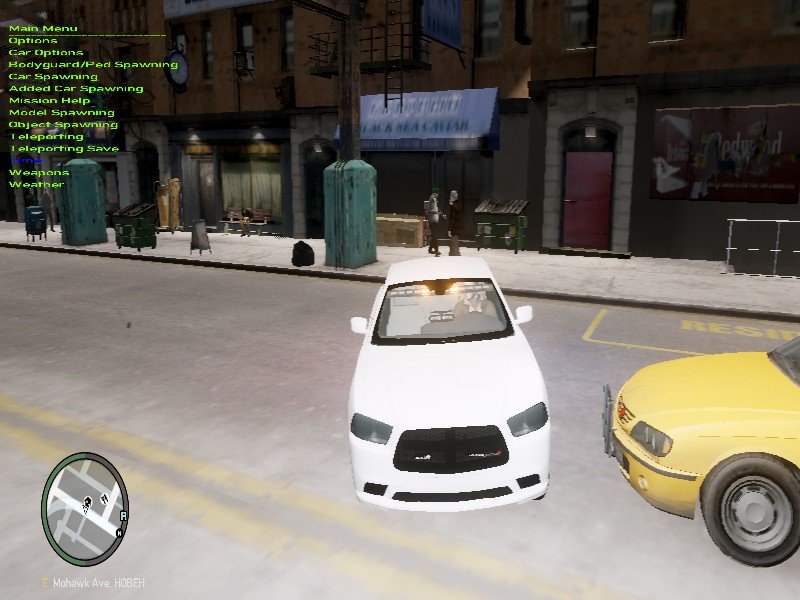Select Car Options in the trainer menu
800x600 pixels.
click(46, 52)
